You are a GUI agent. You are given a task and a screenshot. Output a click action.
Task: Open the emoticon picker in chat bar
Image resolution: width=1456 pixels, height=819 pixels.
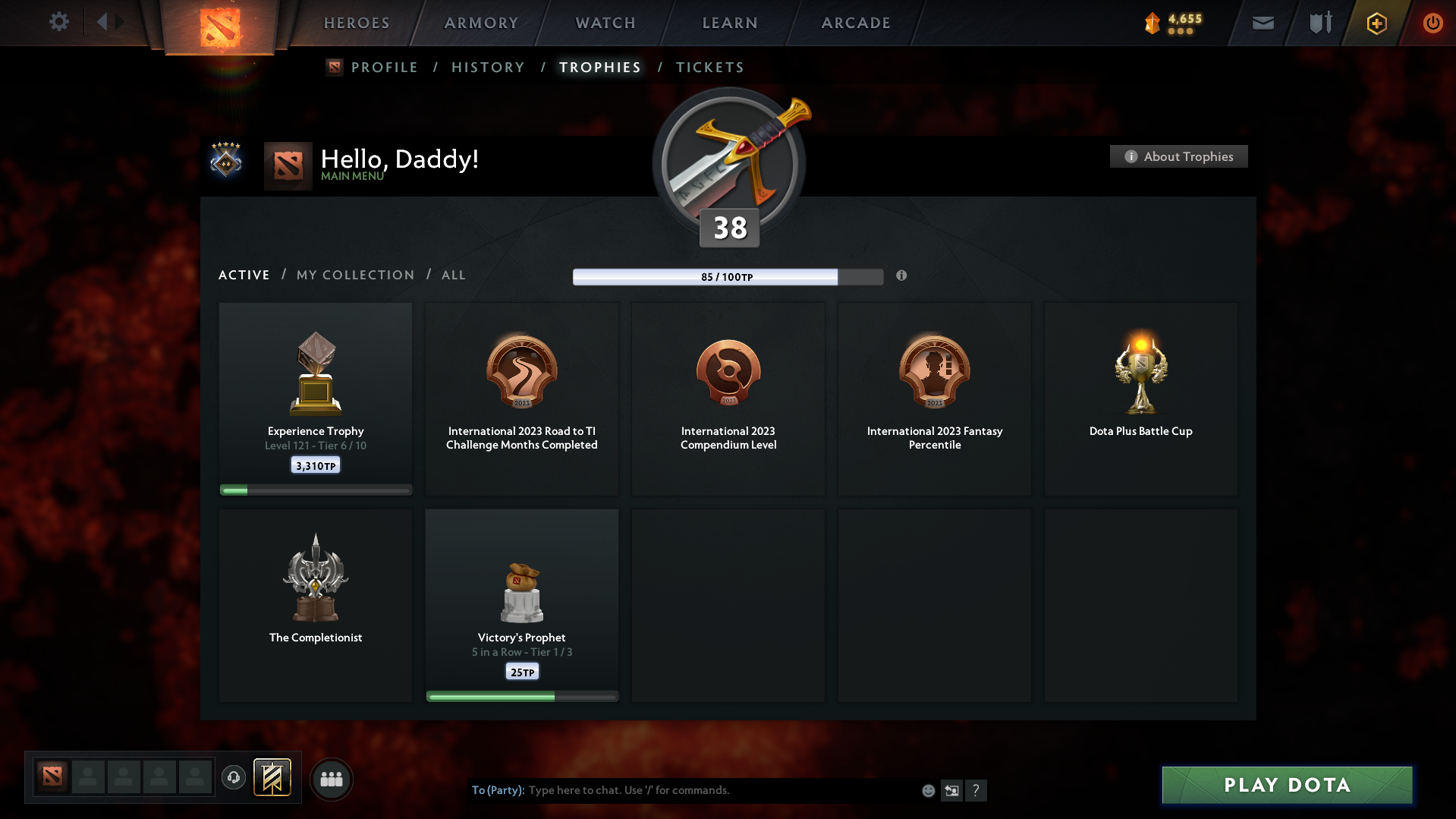pyautogui.click(x=928, y=790)
